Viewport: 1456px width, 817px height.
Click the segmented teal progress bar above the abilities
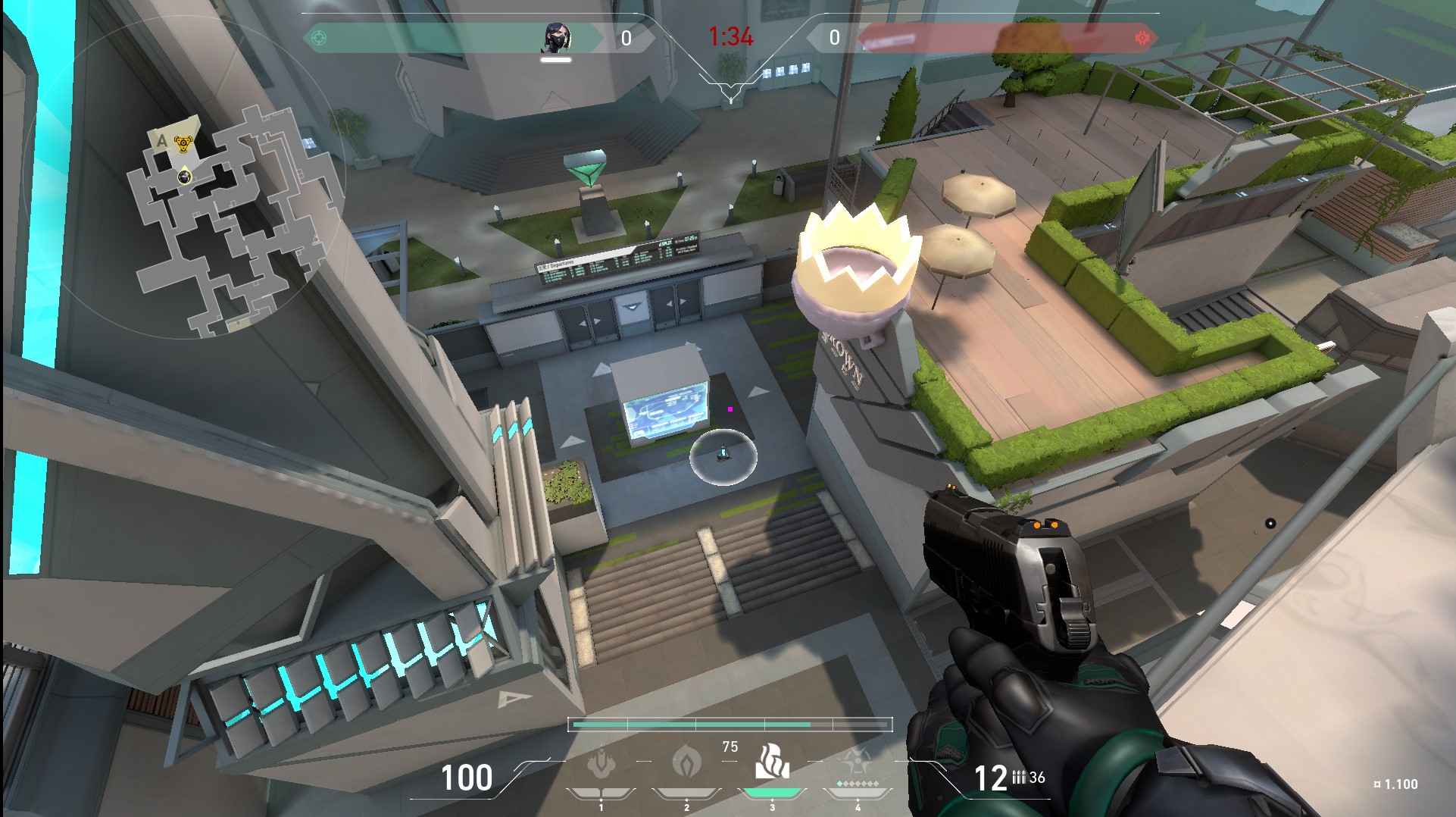coord(731,725)
